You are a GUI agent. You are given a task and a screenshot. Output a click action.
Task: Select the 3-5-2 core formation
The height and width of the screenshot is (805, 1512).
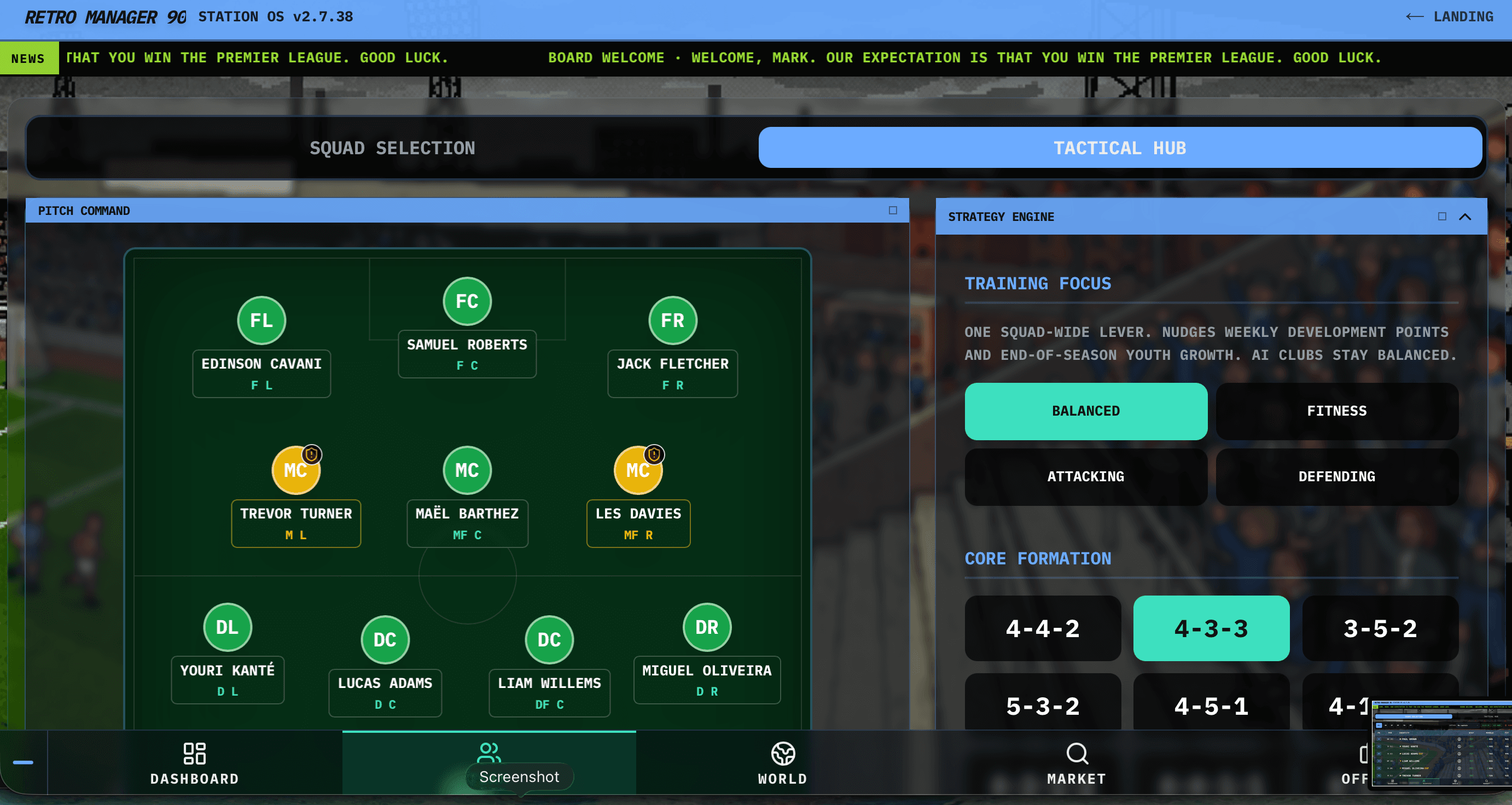point(1380,628)
